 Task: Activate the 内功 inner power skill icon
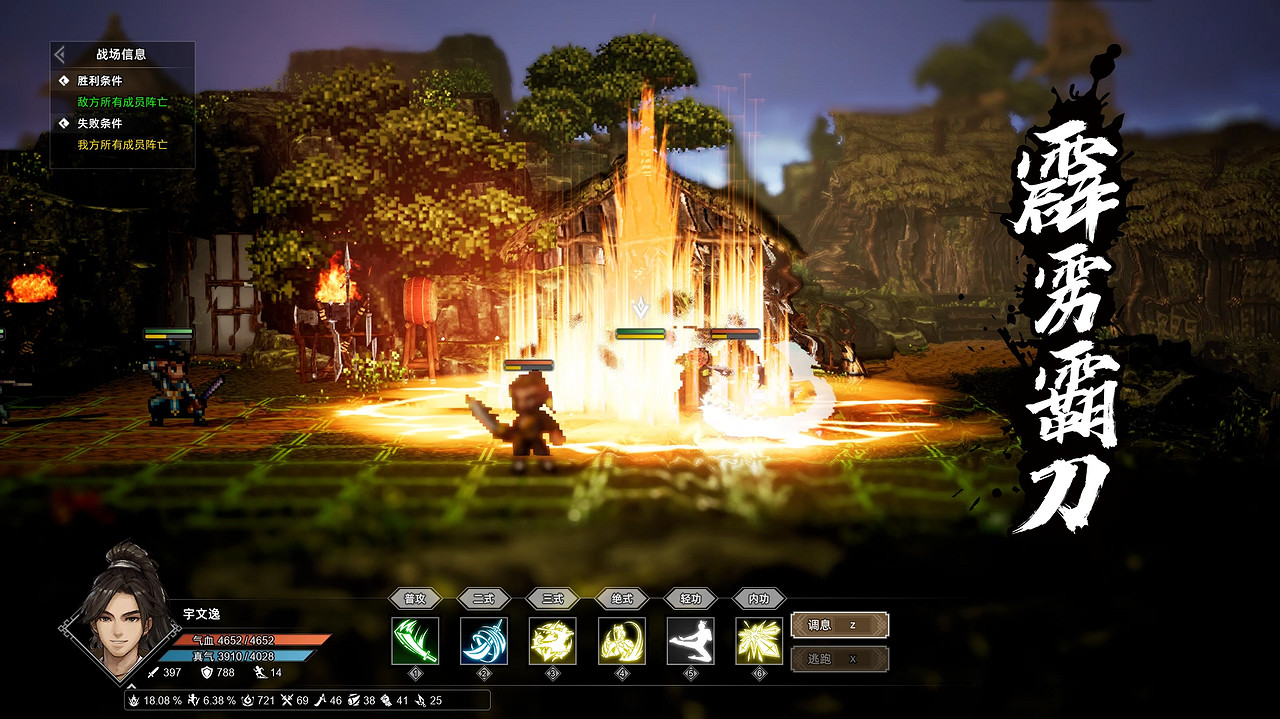760,641
